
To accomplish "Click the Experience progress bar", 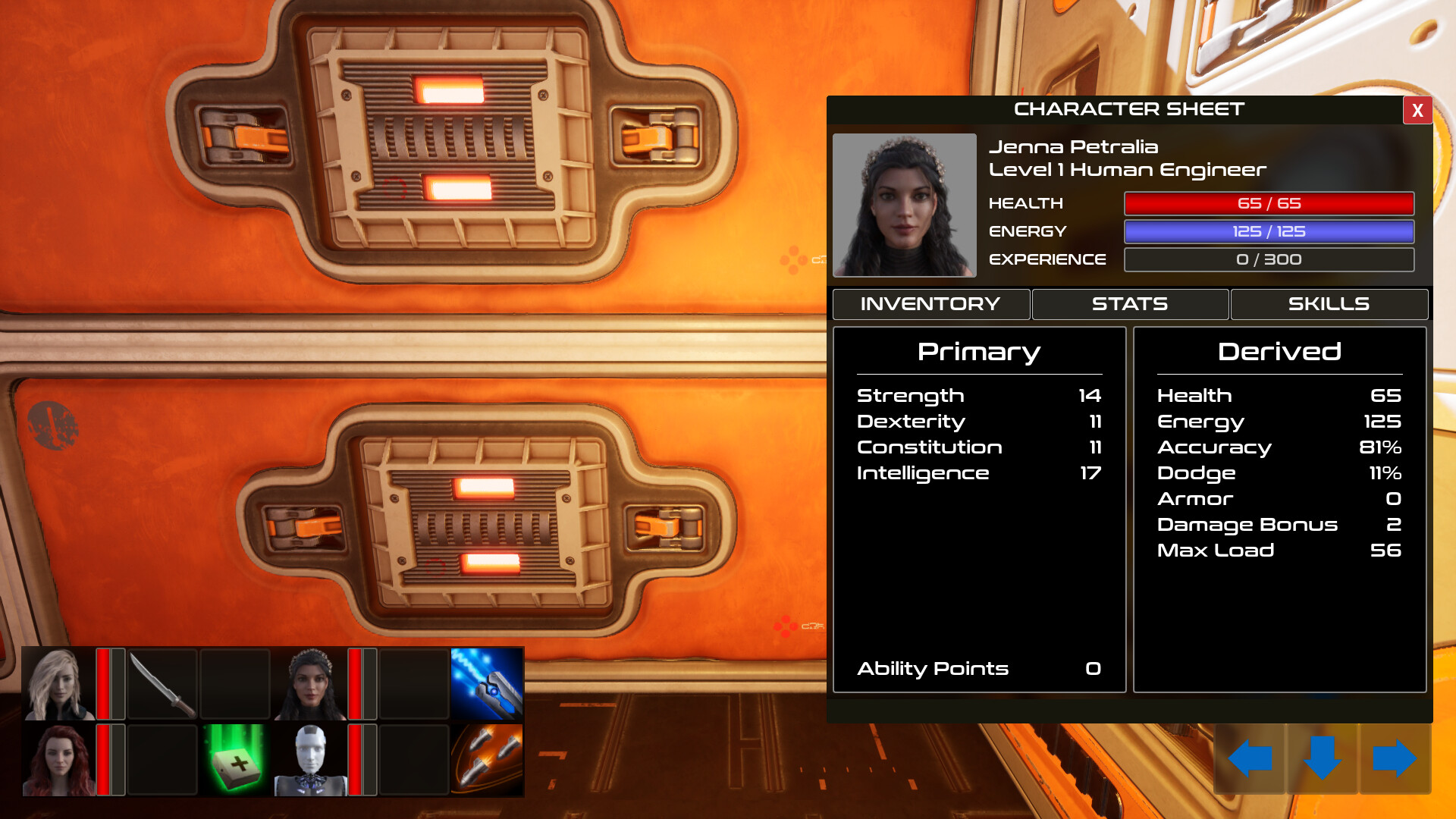I will (x=1269, y=259).
